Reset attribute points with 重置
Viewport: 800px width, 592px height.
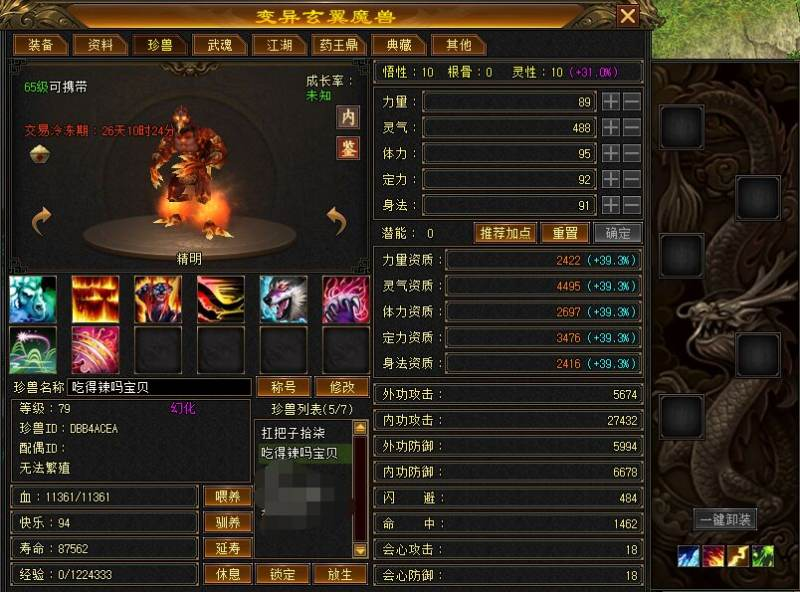tap(565, 233)
